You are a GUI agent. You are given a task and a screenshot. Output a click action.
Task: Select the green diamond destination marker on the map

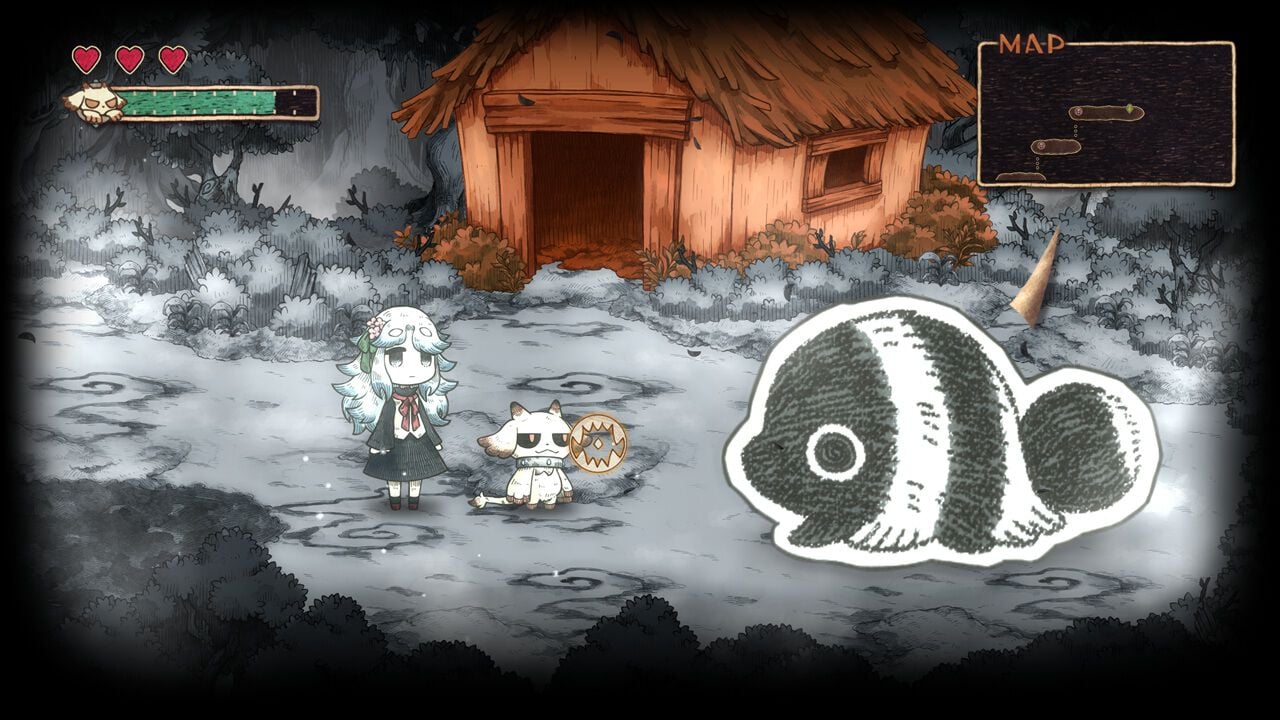coord(1129,109)
